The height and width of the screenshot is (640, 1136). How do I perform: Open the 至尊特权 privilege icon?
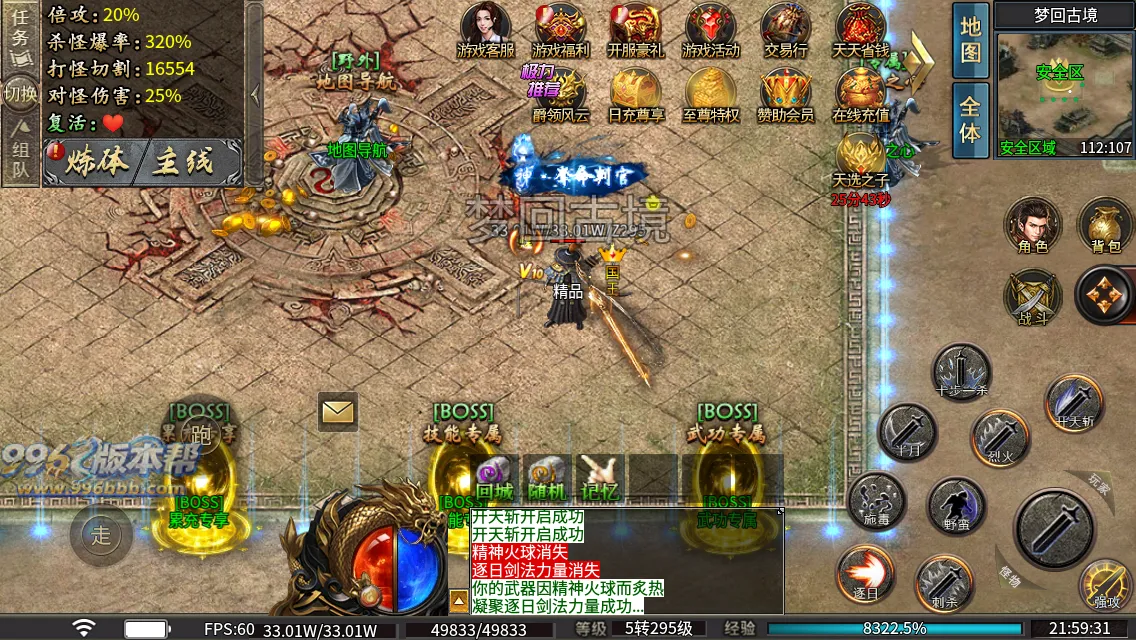[x=711, y=93]
